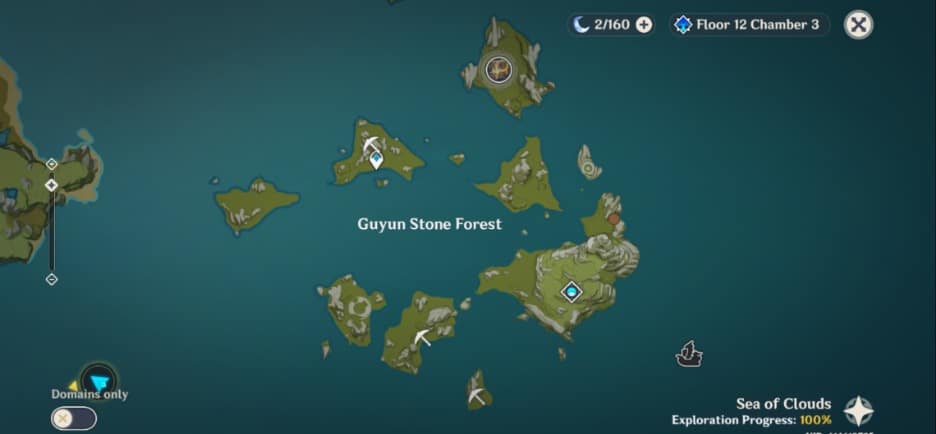Open the Floor 12 Chamber 3 Abyss shortcut
Viewport: 936px width, 434px height.
[x=750, y=25]
